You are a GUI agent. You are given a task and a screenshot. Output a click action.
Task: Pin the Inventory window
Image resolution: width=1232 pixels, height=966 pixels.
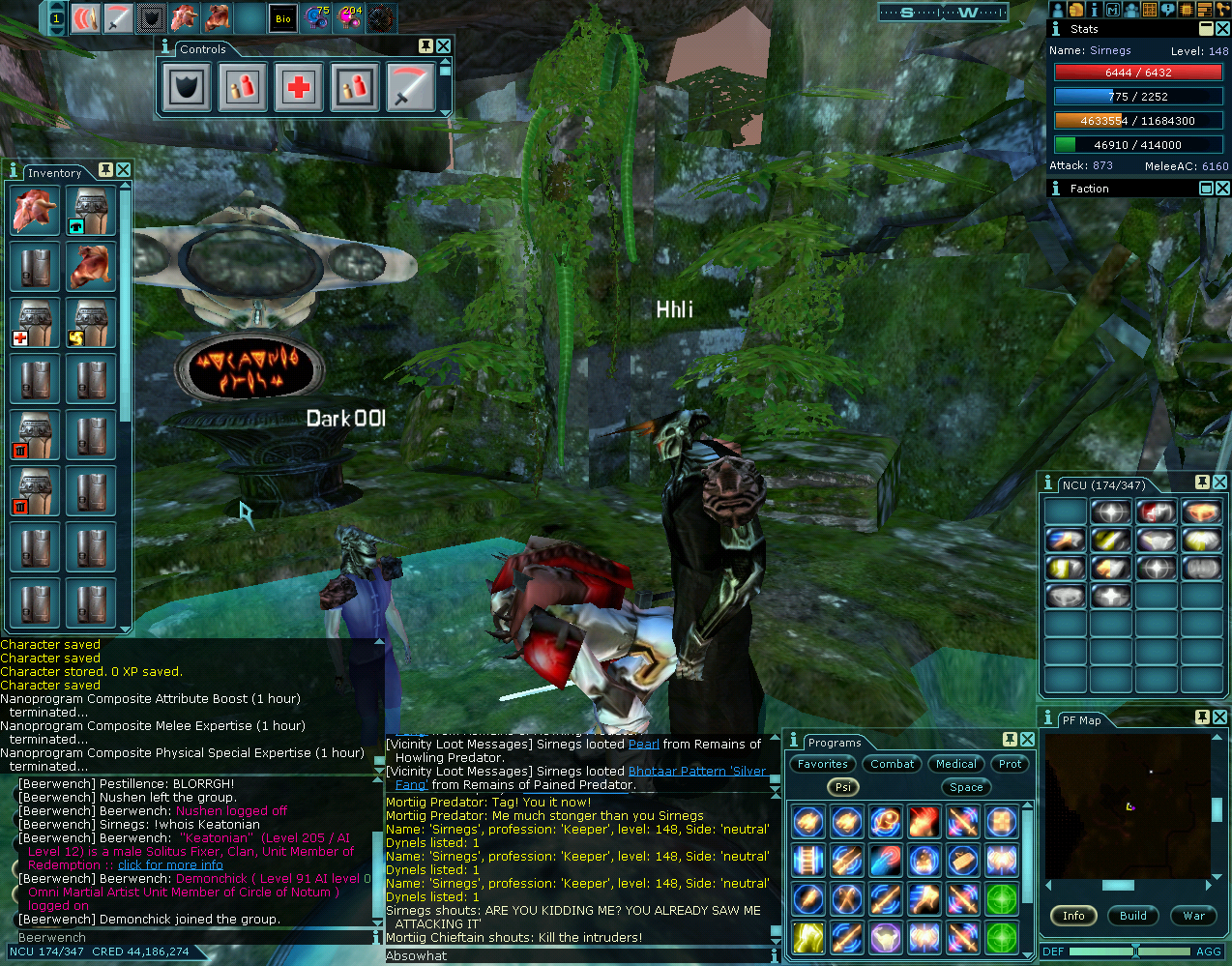pyautogui.click(x=105, y=170)
